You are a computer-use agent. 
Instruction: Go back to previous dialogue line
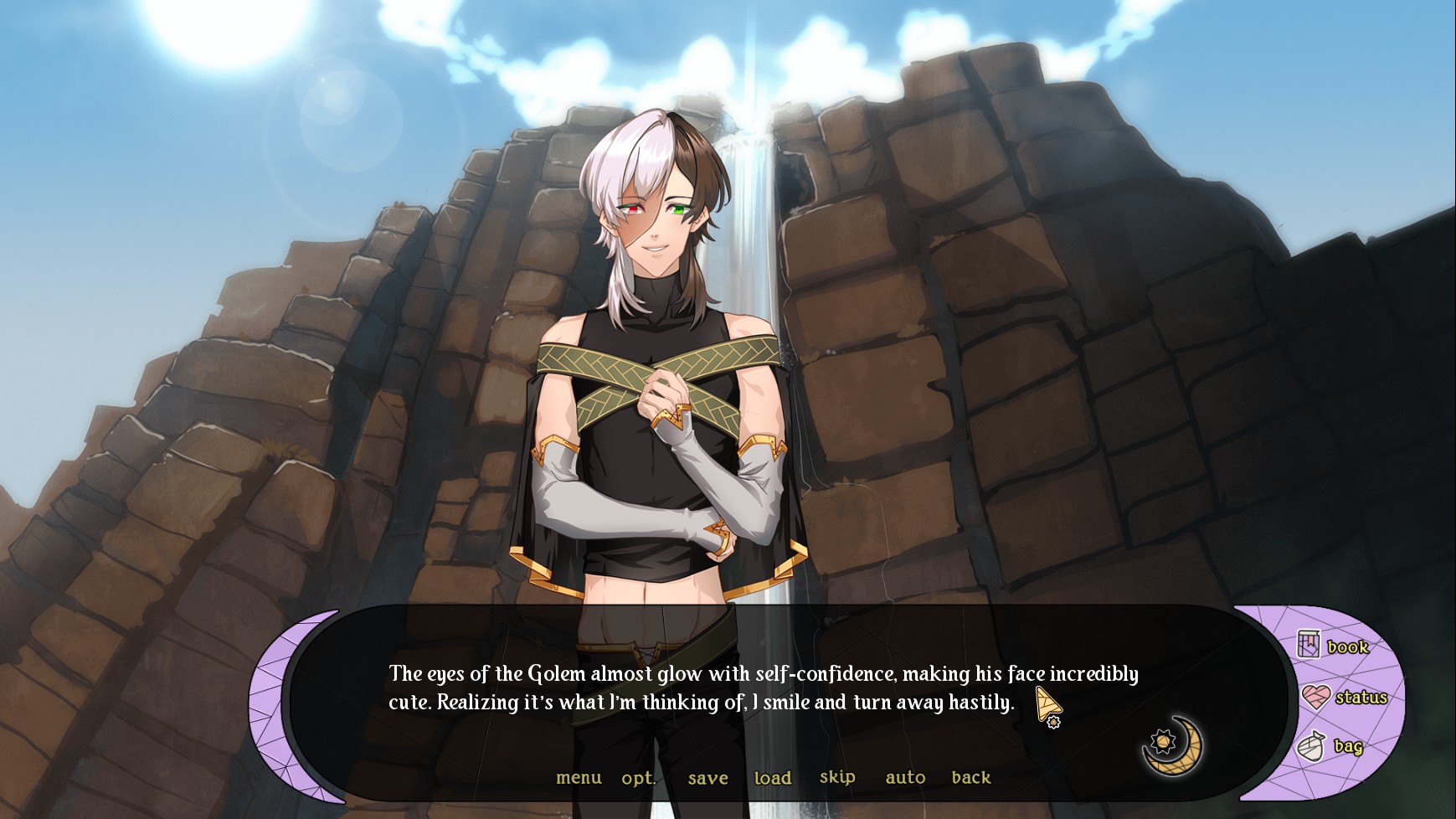coord(971,778)
